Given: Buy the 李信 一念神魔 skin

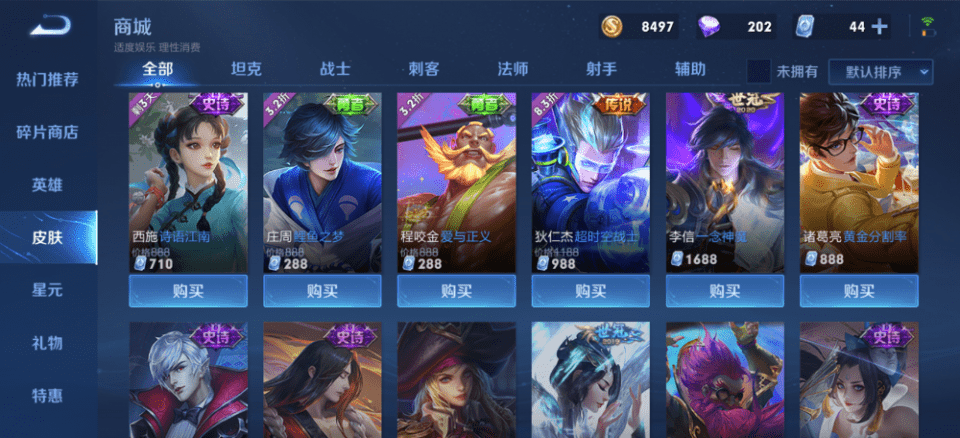Looking at the screenshot, I should click(724, 291).
